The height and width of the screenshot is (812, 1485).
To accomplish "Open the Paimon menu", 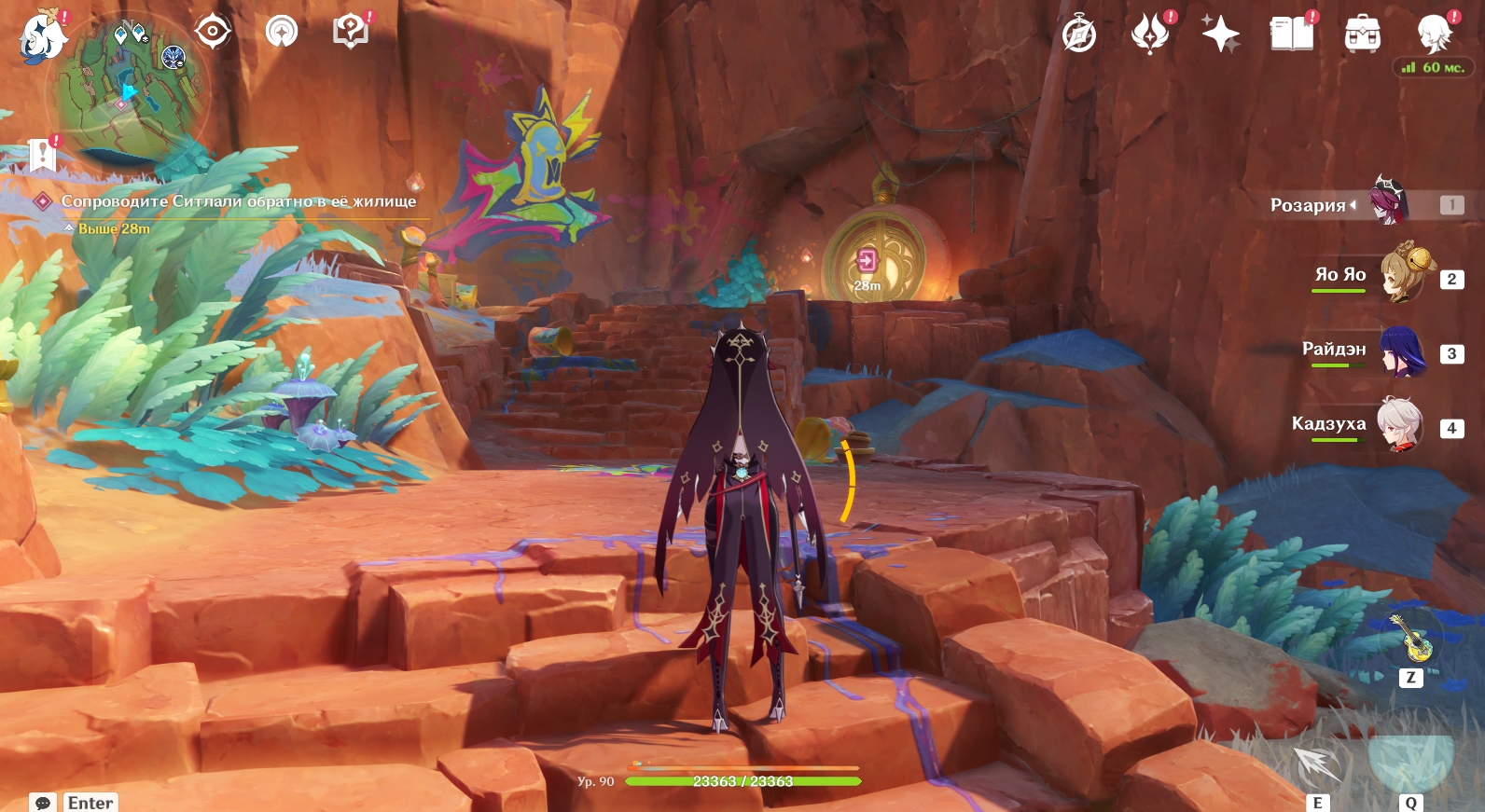I will [x=42, y=38].
